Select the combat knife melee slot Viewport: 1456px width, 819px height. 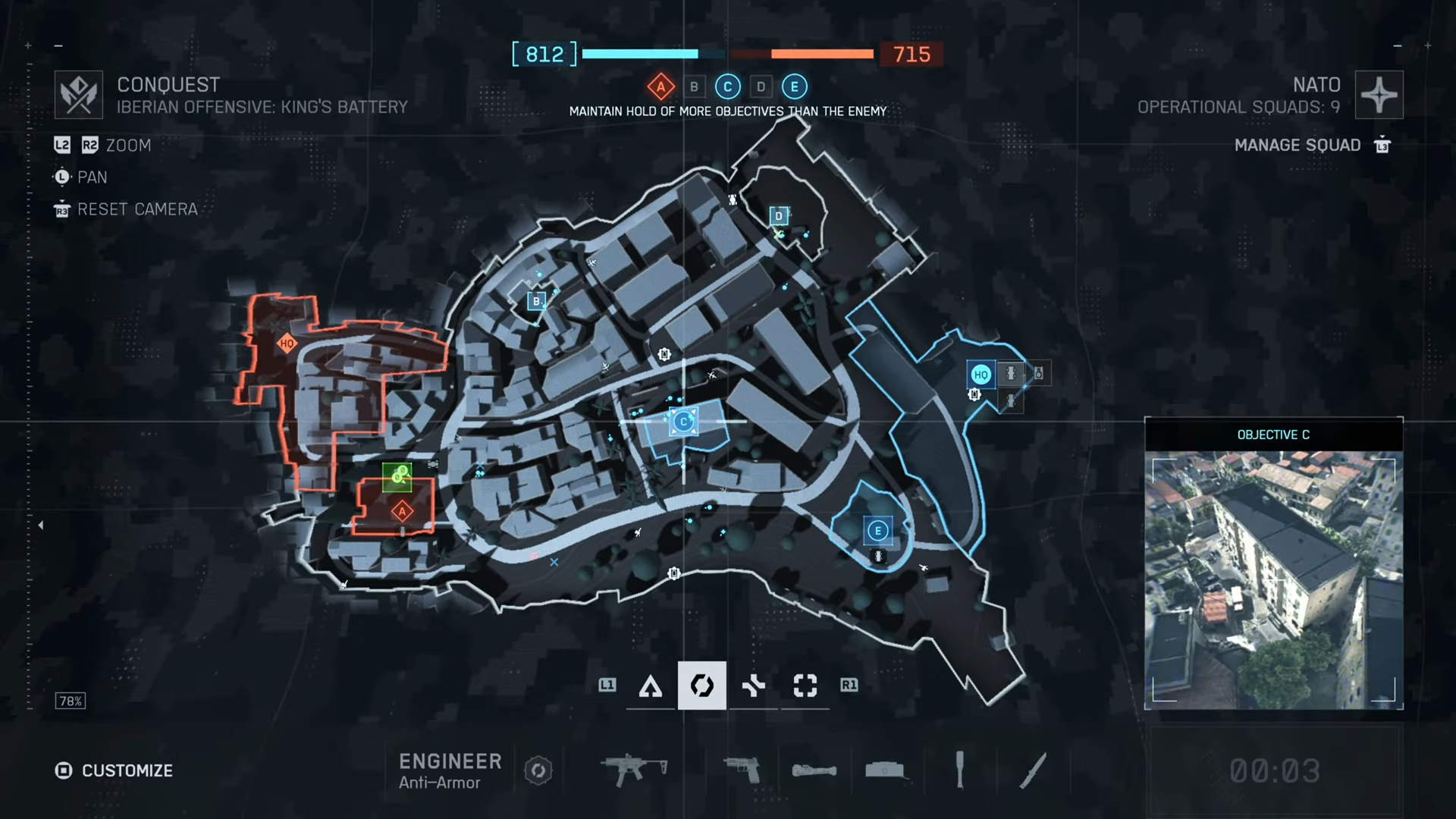[1033, 770]
